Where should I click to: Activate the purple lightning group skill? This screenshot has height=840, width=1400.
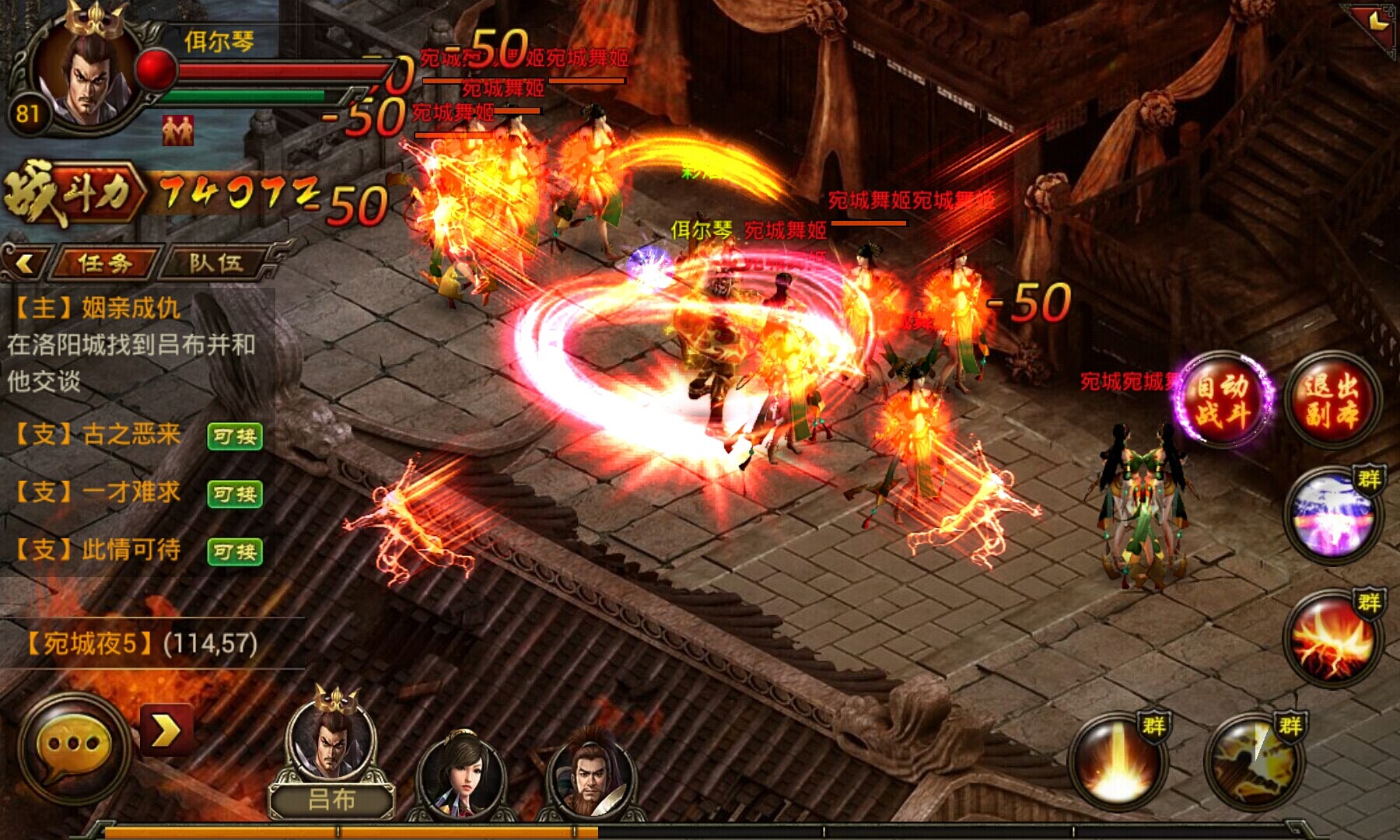(x=1332, y=515)
